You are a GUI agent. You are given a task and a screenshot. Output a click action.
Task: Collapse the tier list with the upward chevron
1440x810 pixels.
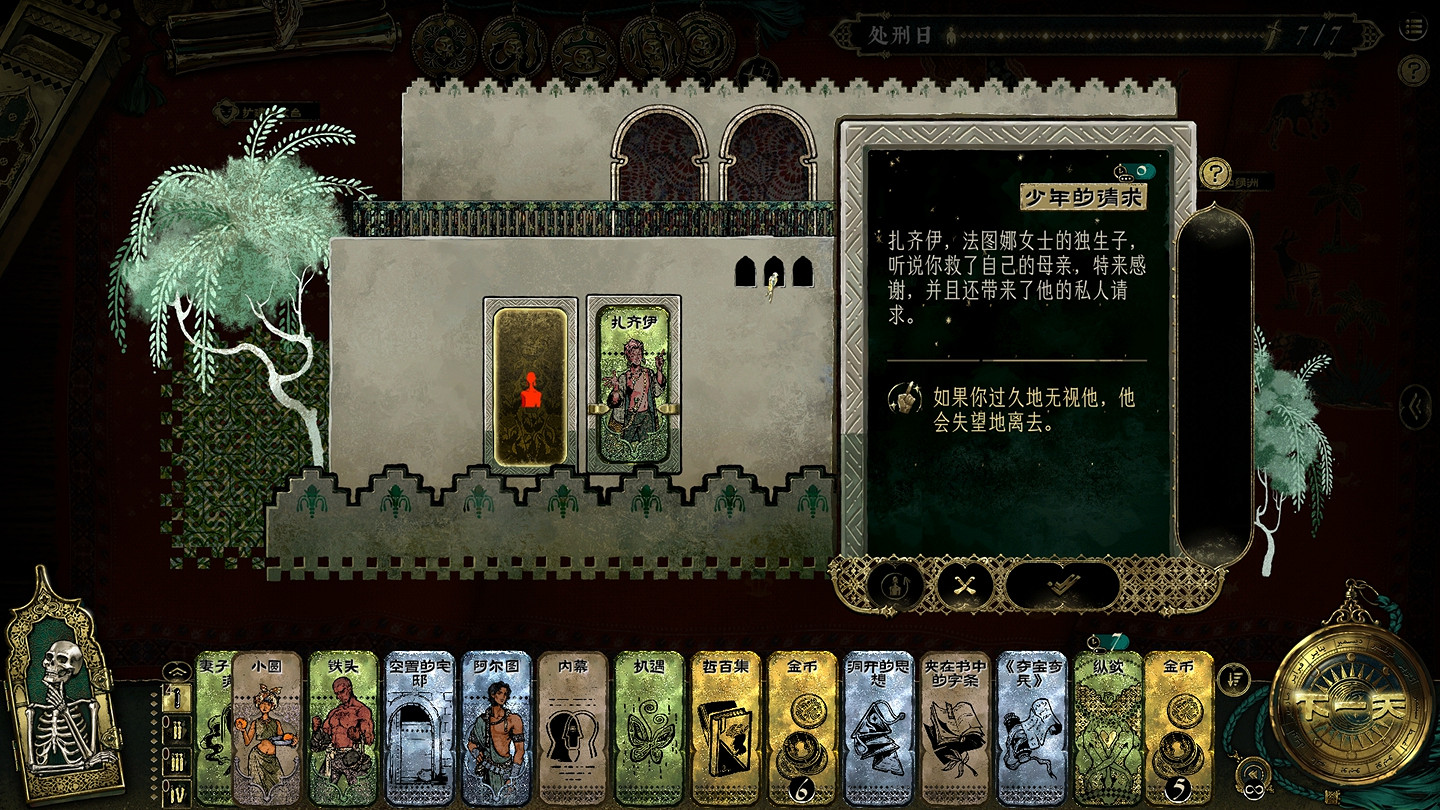pyautogui.click(x=179, y=671)
